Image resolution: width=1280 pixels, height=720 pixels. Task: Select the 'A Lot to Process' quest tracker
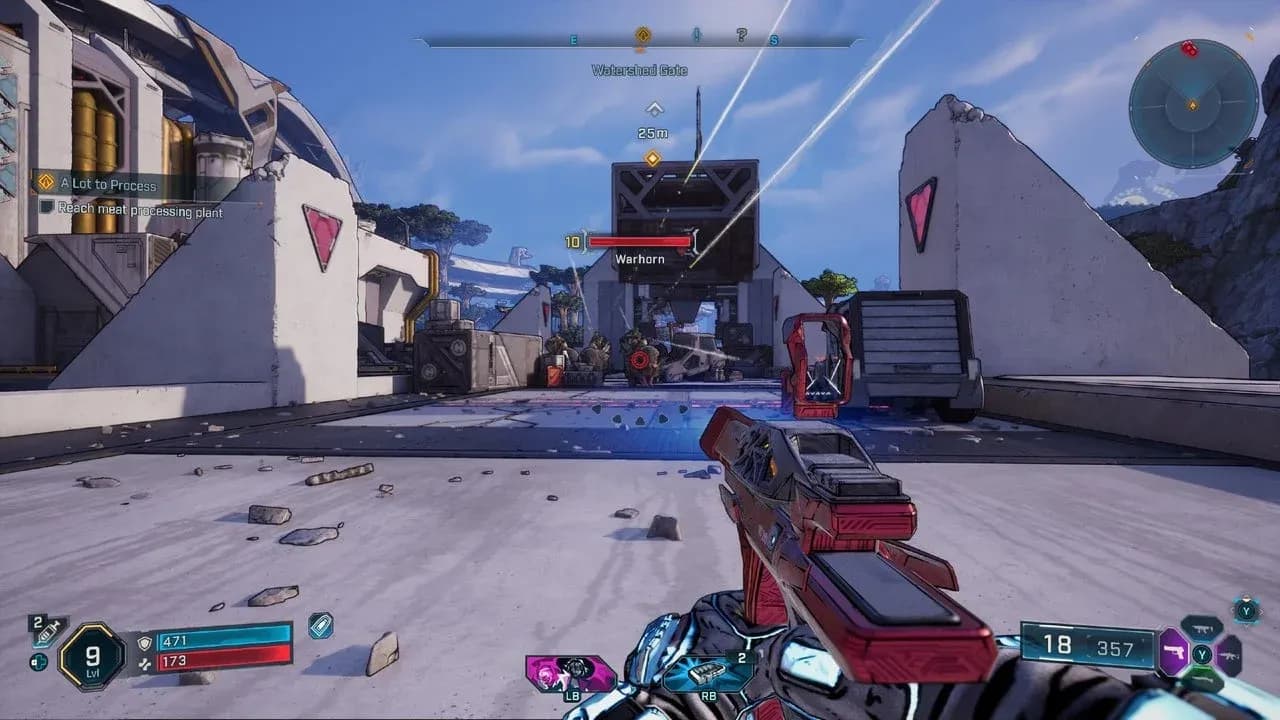[x=108, y=185]
